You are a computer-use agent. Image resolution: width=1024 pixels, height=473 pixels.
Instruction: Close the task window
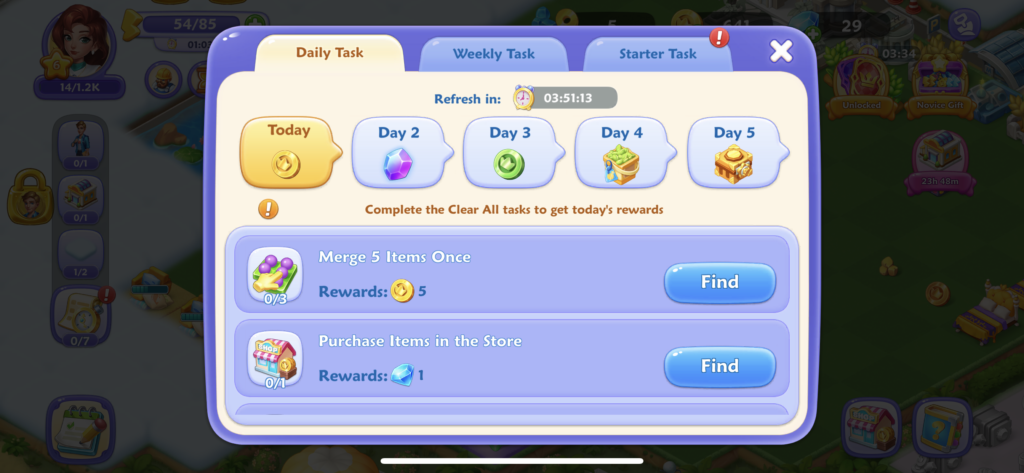pyautogui.click(x=781, y=51)
